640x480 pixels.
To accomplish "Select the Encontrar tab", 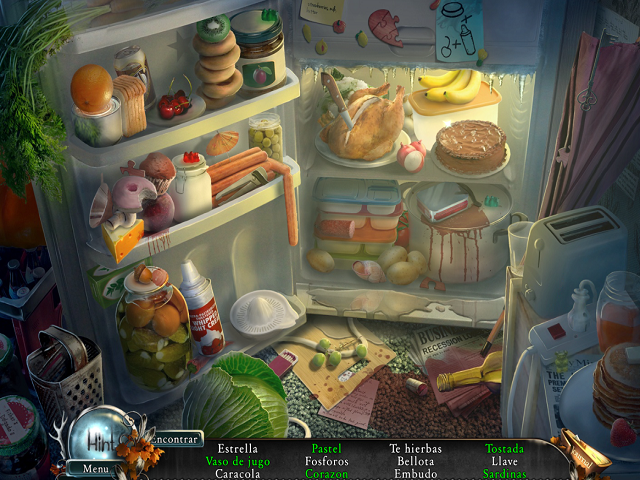I will tap(173, 439).
